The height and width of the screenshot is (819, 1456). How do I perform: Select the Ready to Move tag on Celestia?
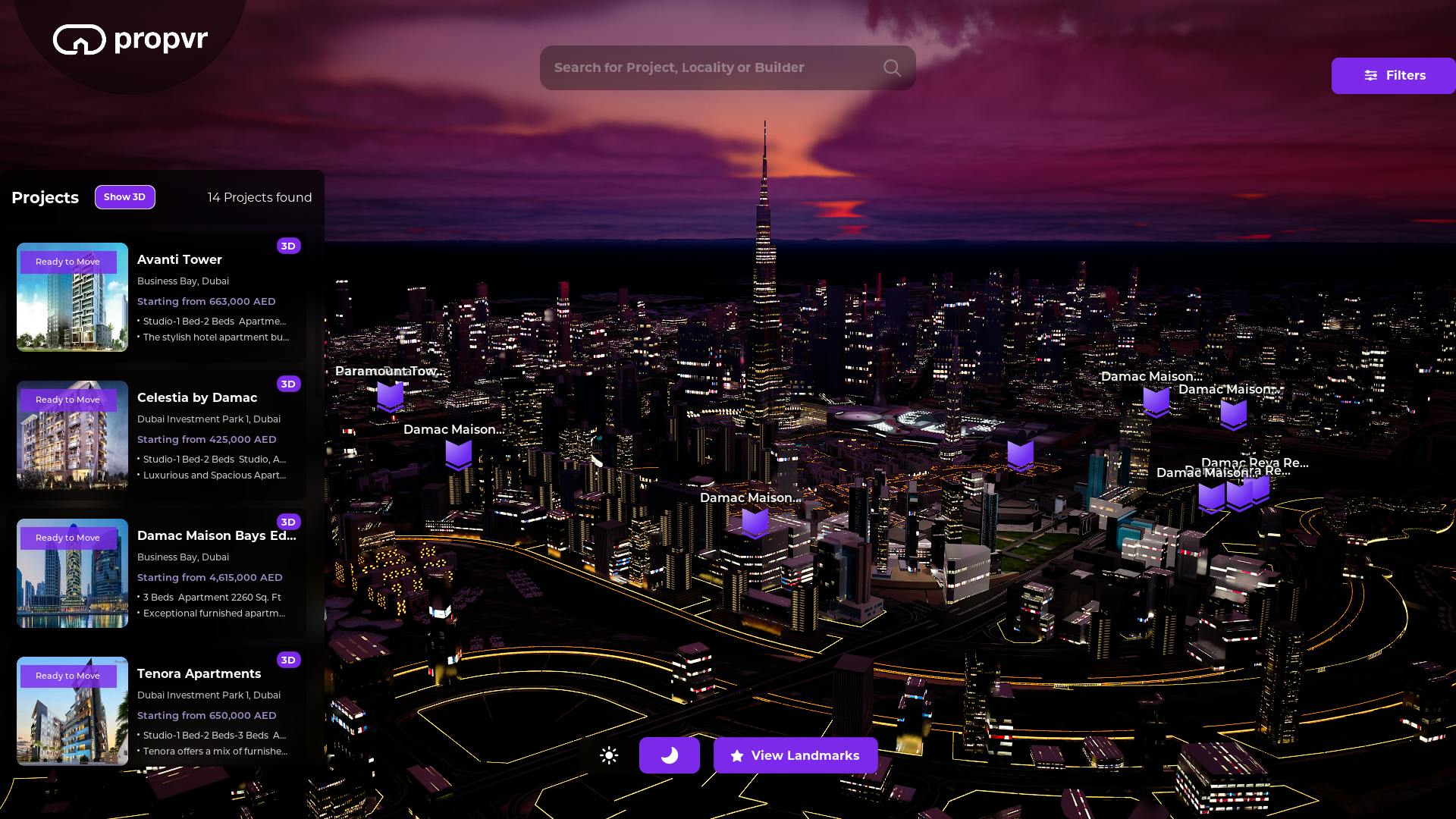point(68,400)
